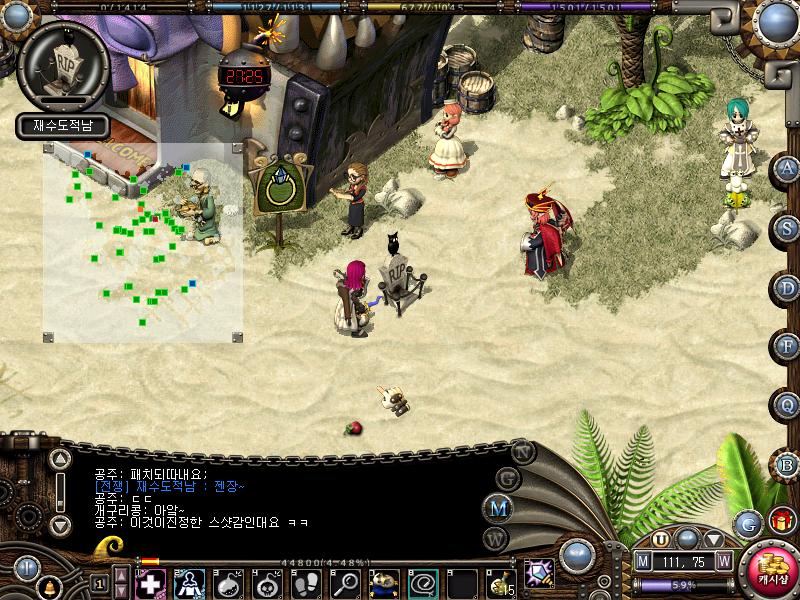Open the red gift box icon
800x600 pixels.
[x=781, y=521]
